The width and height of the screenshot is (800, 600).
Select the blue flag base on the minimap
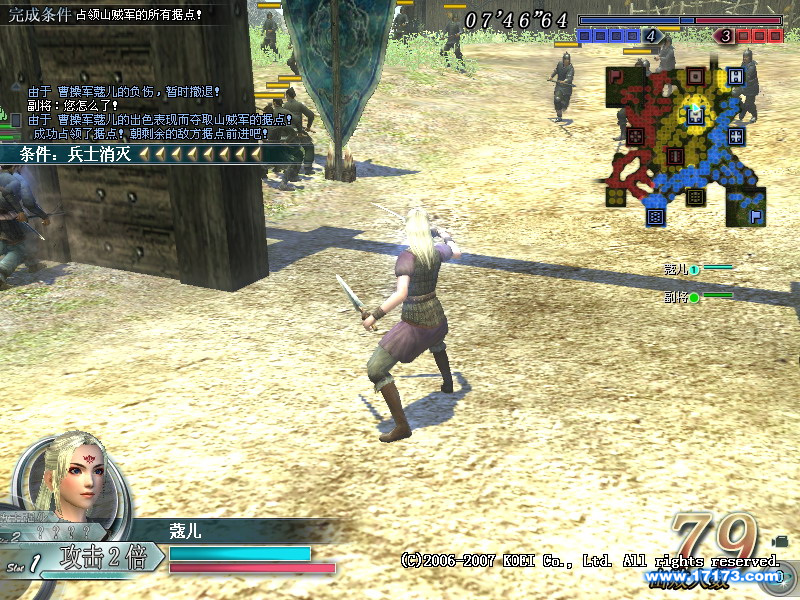coord(756,214)
